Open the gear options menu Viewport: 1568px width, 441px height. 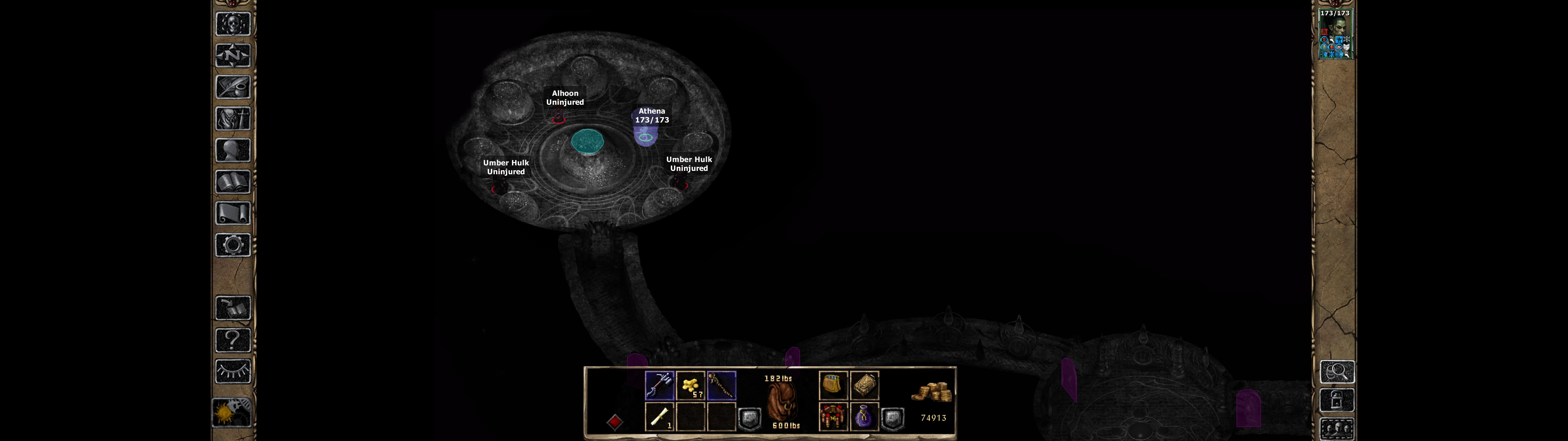(x=233, y=245)
